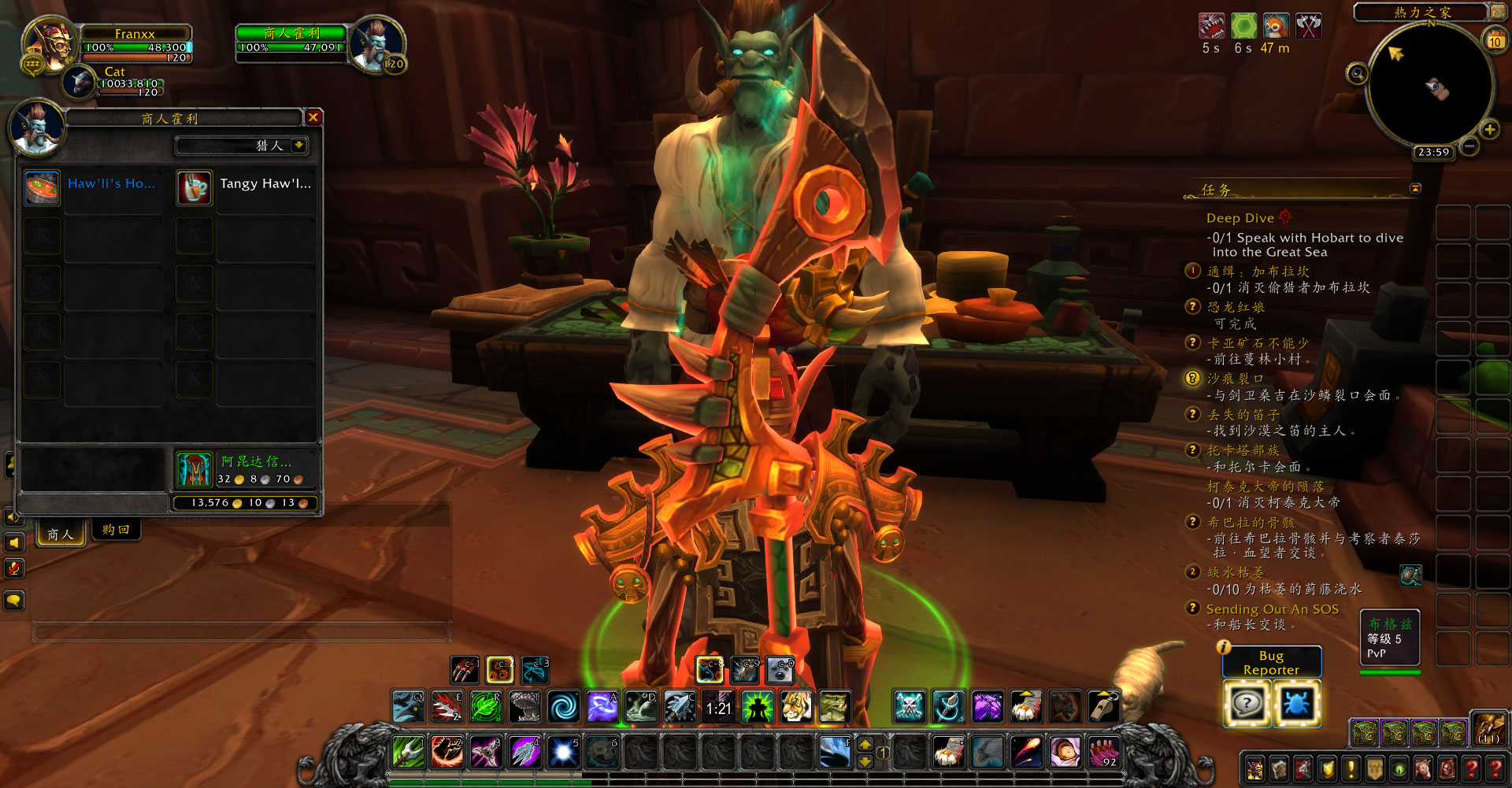Open the Deep Dive quest entry

(1240, 218)
